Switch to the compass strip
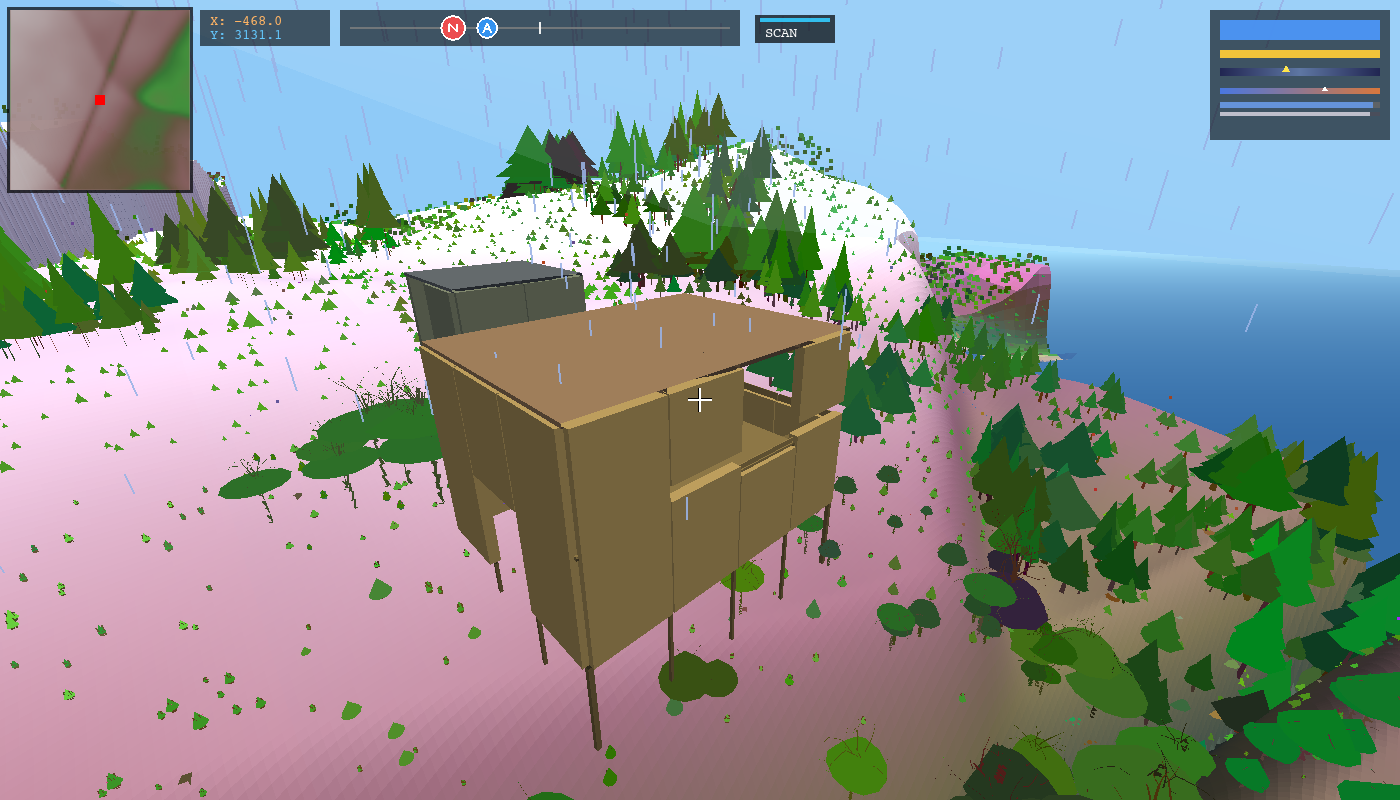1400x800 pixels. pos(540,28)
